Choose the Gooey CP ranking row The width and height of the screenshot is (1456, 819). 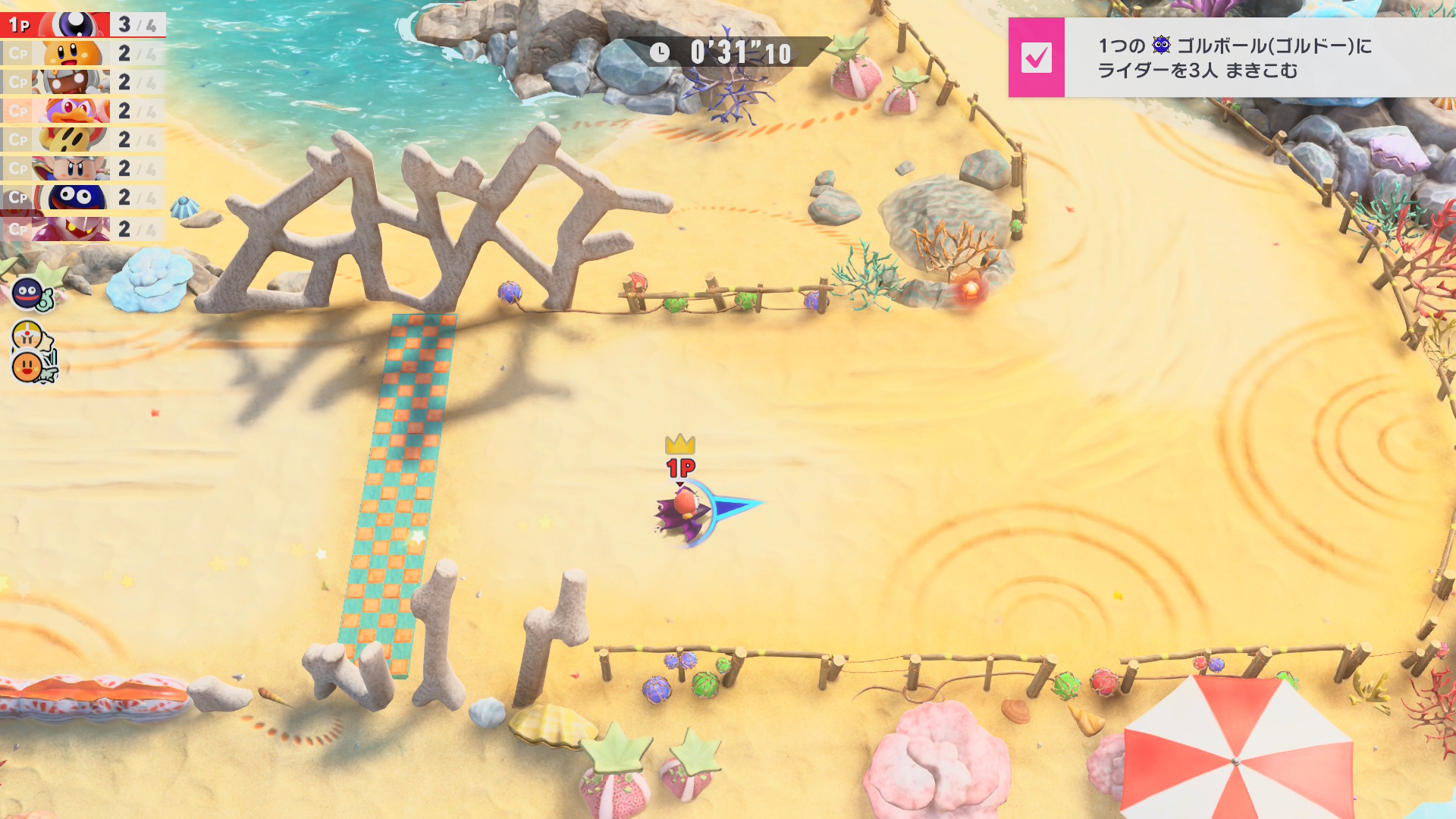pos(82,198)
